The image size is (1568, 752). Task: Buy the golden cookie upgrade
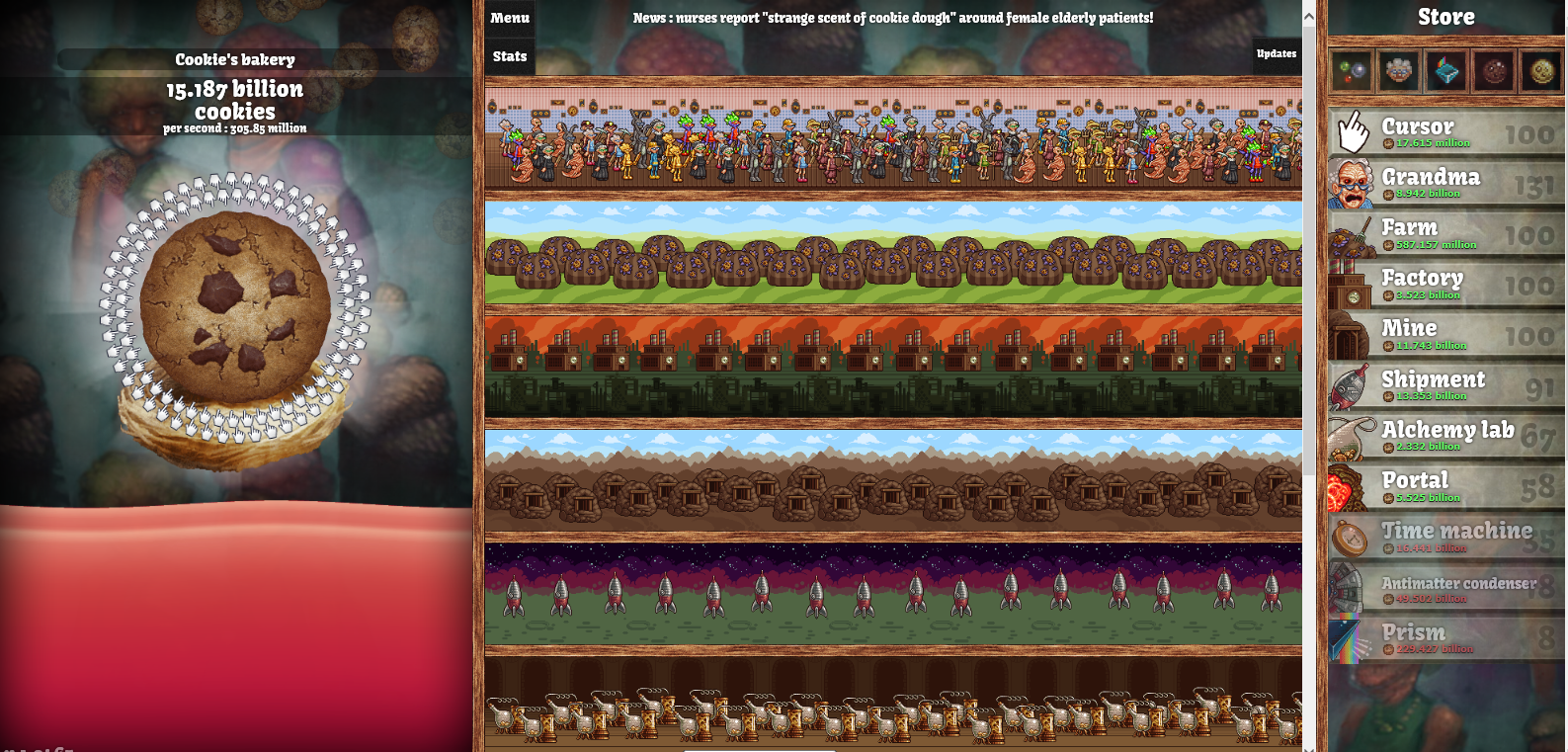[1540, 71]
